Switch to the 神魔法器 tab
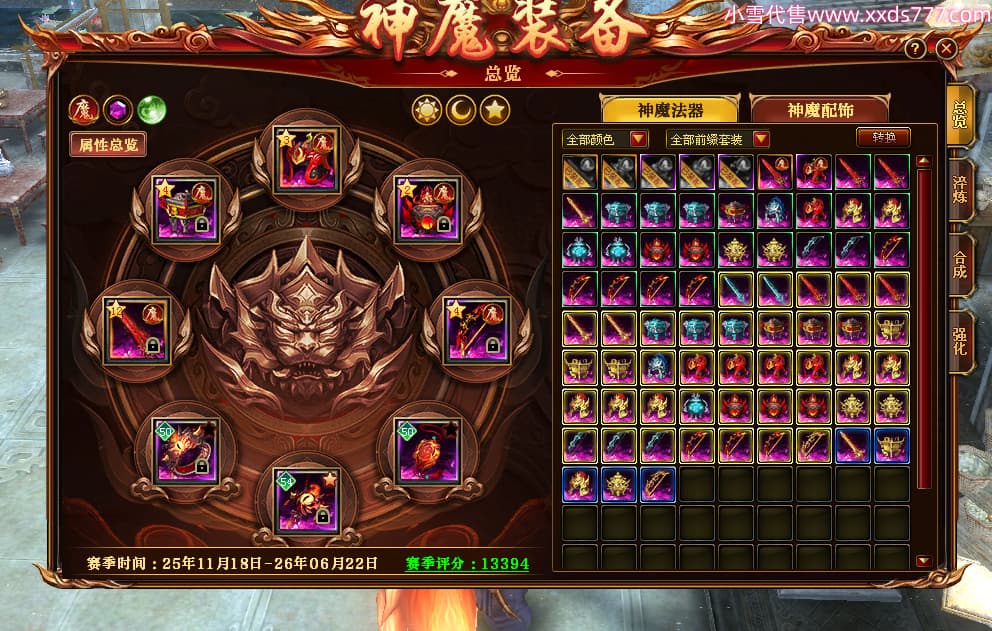Viewport: 992px width, 631px height. click(x=668, y=110)
